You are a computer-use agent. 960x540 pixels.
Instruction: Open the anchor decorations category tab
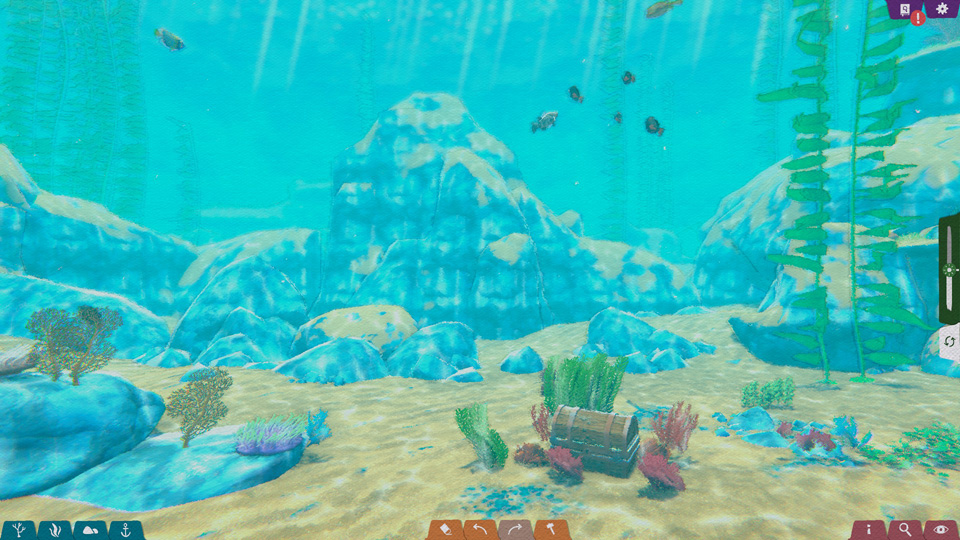126,530
